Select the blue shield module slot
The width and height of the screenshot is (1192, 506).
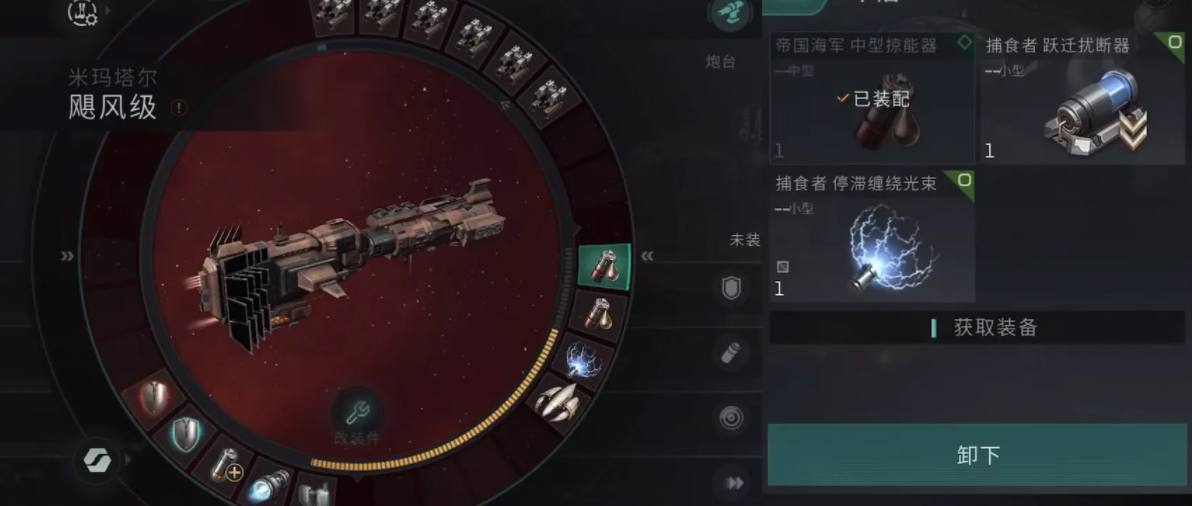pos(187,433)
